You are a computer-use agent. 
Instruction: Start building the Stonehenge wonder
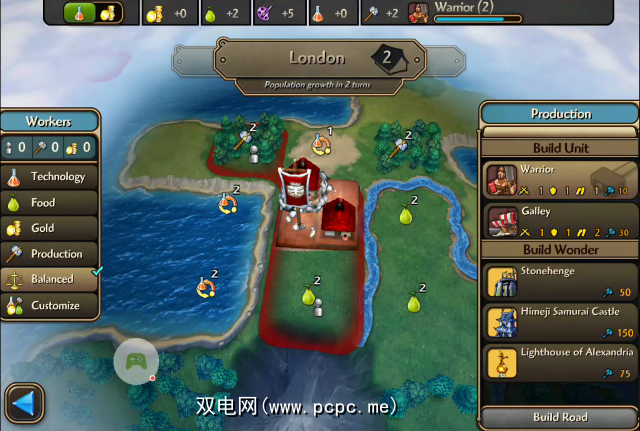point(560,280)
